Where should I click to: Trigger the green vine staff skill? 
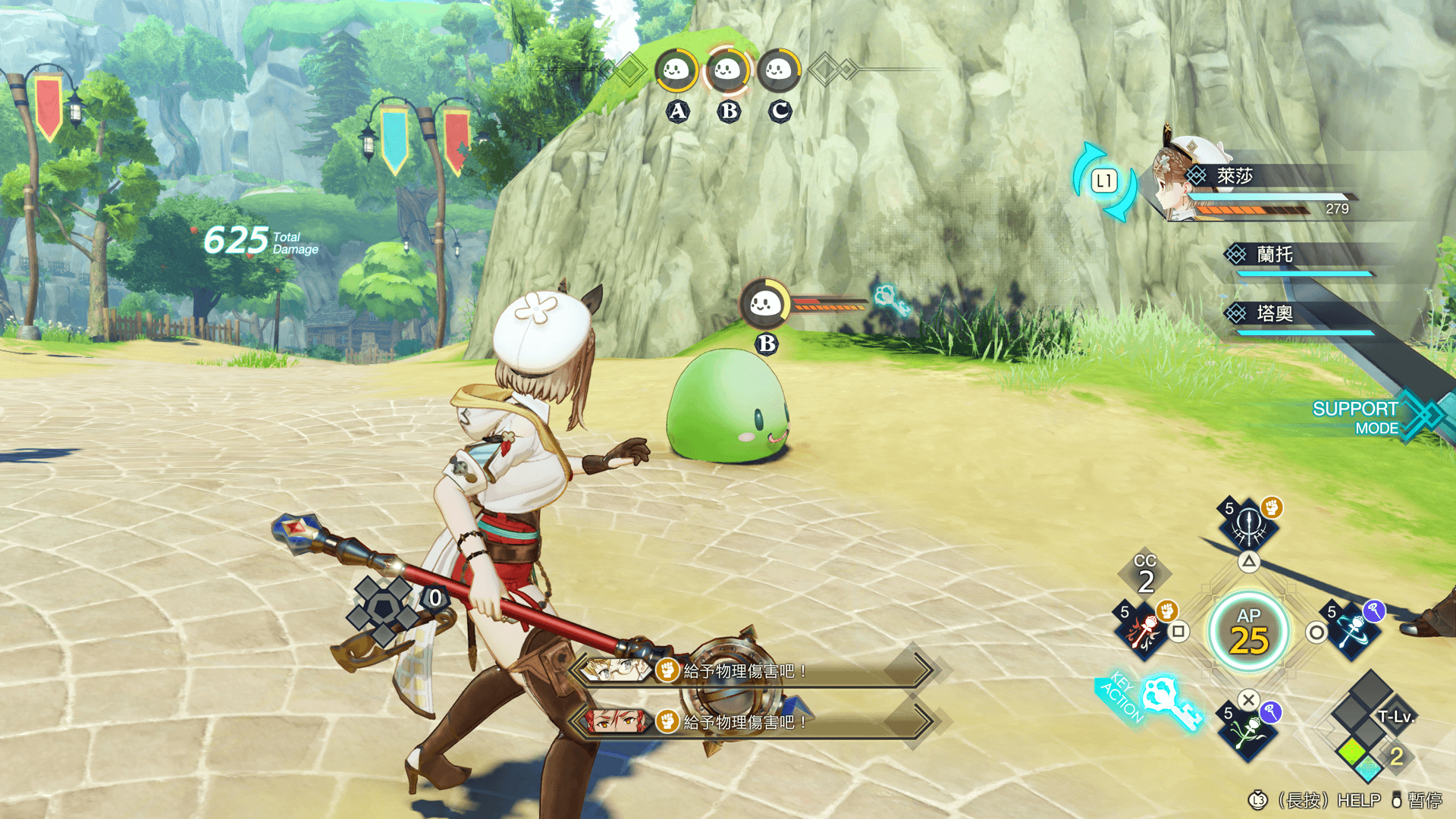click(1248, 733)
